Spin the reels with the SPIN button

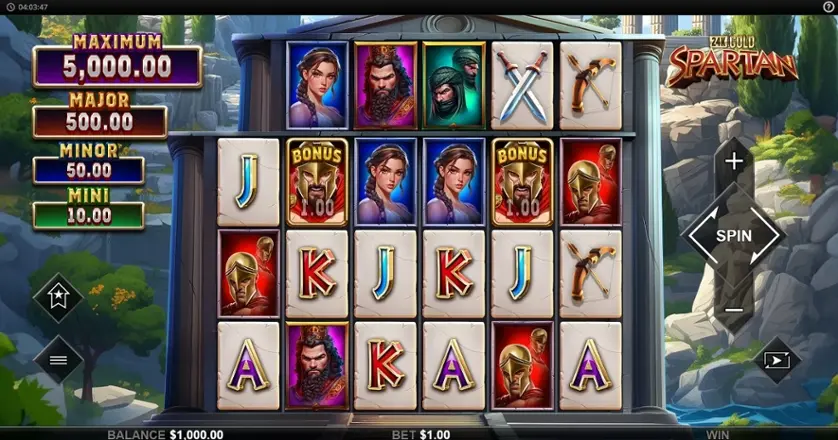[x=733, y=236]
